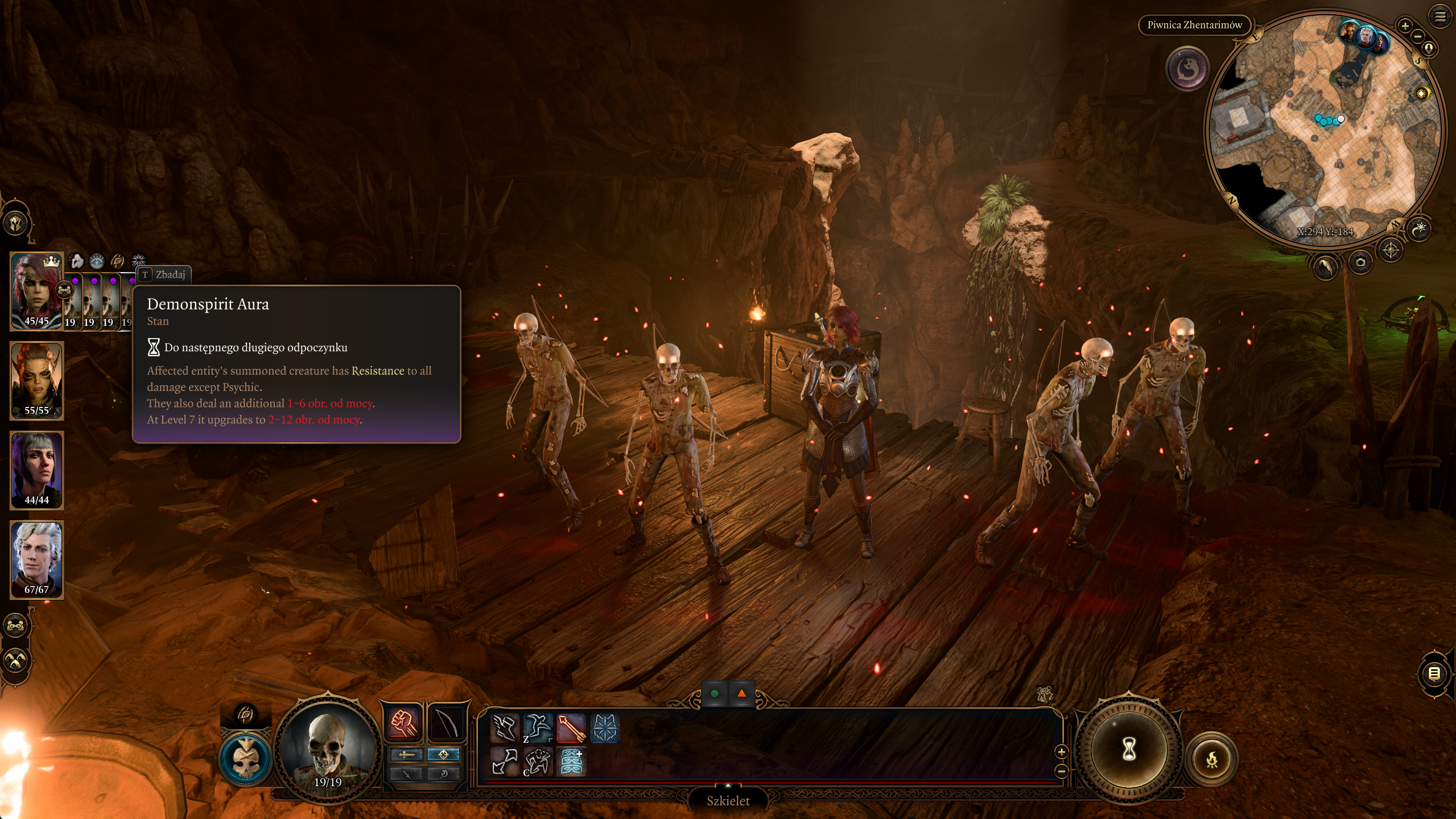This screenshot has width=1456, height=819.
Task: Switch to the melee sword weapon set
Action: pos(406,755)
